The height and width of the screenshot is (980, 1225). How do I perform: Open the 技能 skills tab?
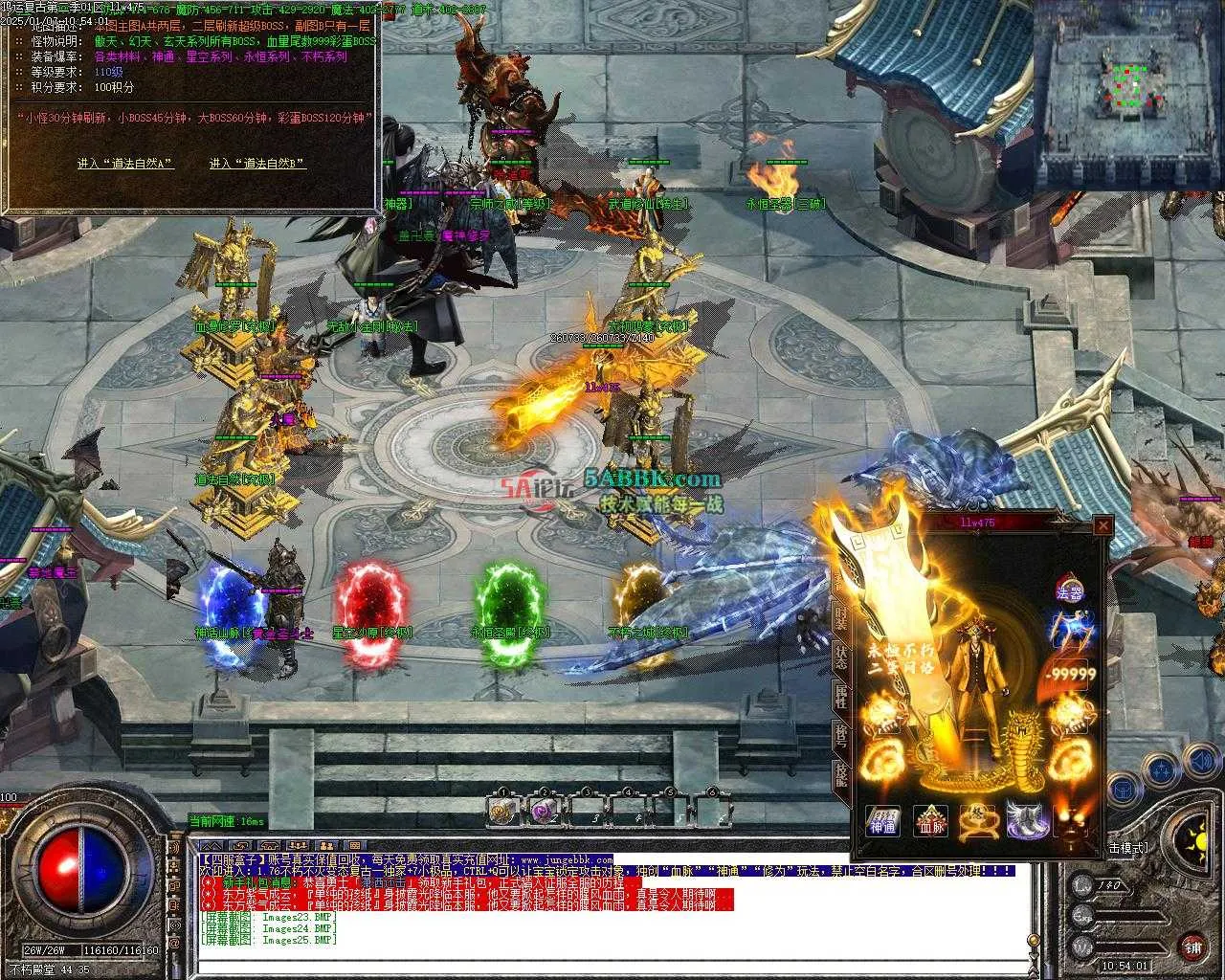point(840,773)
